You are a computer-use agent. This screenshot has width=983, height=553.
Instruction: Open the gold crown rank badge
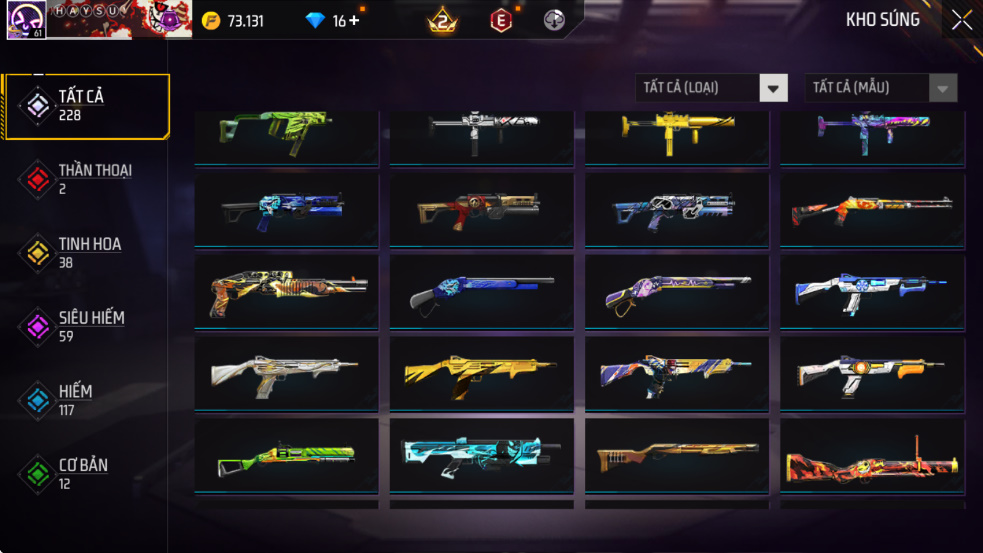(x=441, y=20)
